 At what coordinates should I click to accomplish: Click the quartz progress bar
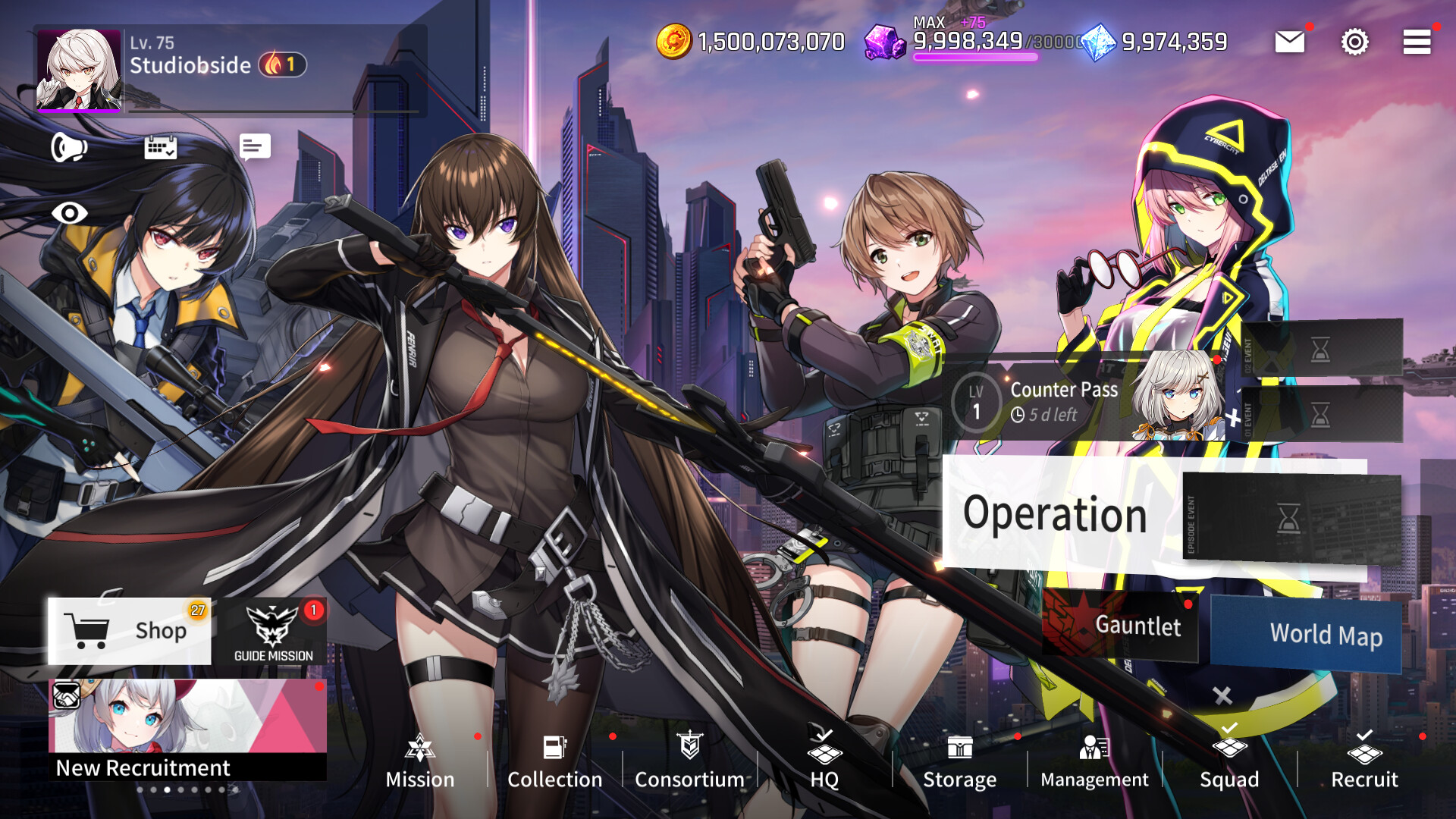click(x=974, y=58)
